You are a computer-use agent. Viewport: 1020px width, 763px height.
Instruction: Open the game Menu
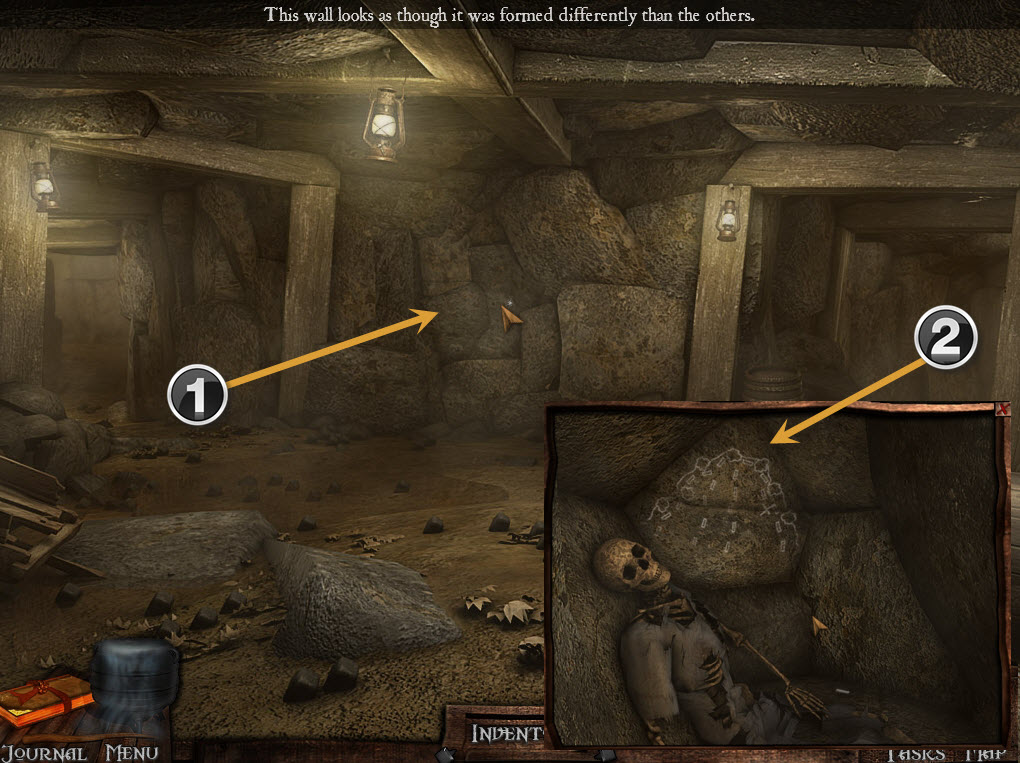point(132,752)
